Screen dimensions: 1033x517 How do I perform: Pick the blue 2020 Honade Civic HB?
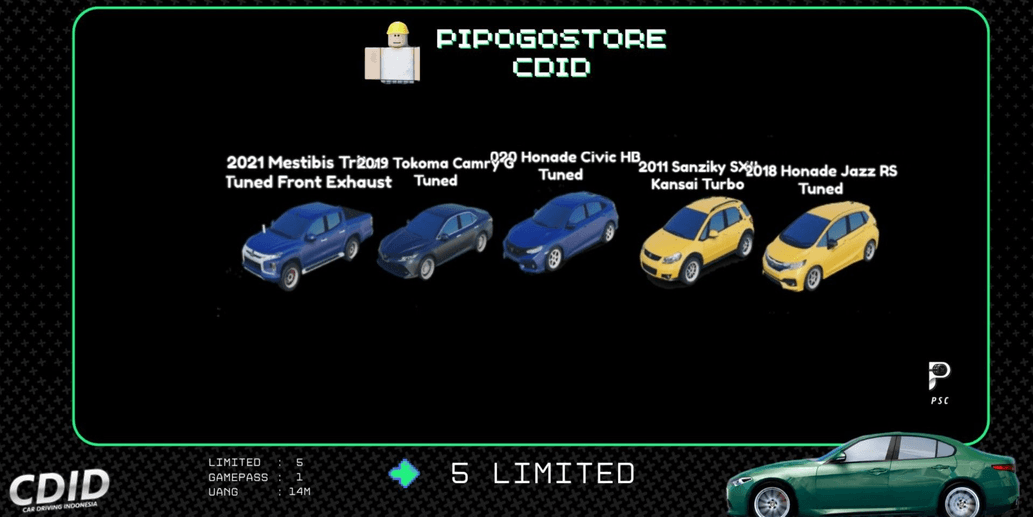561,233
